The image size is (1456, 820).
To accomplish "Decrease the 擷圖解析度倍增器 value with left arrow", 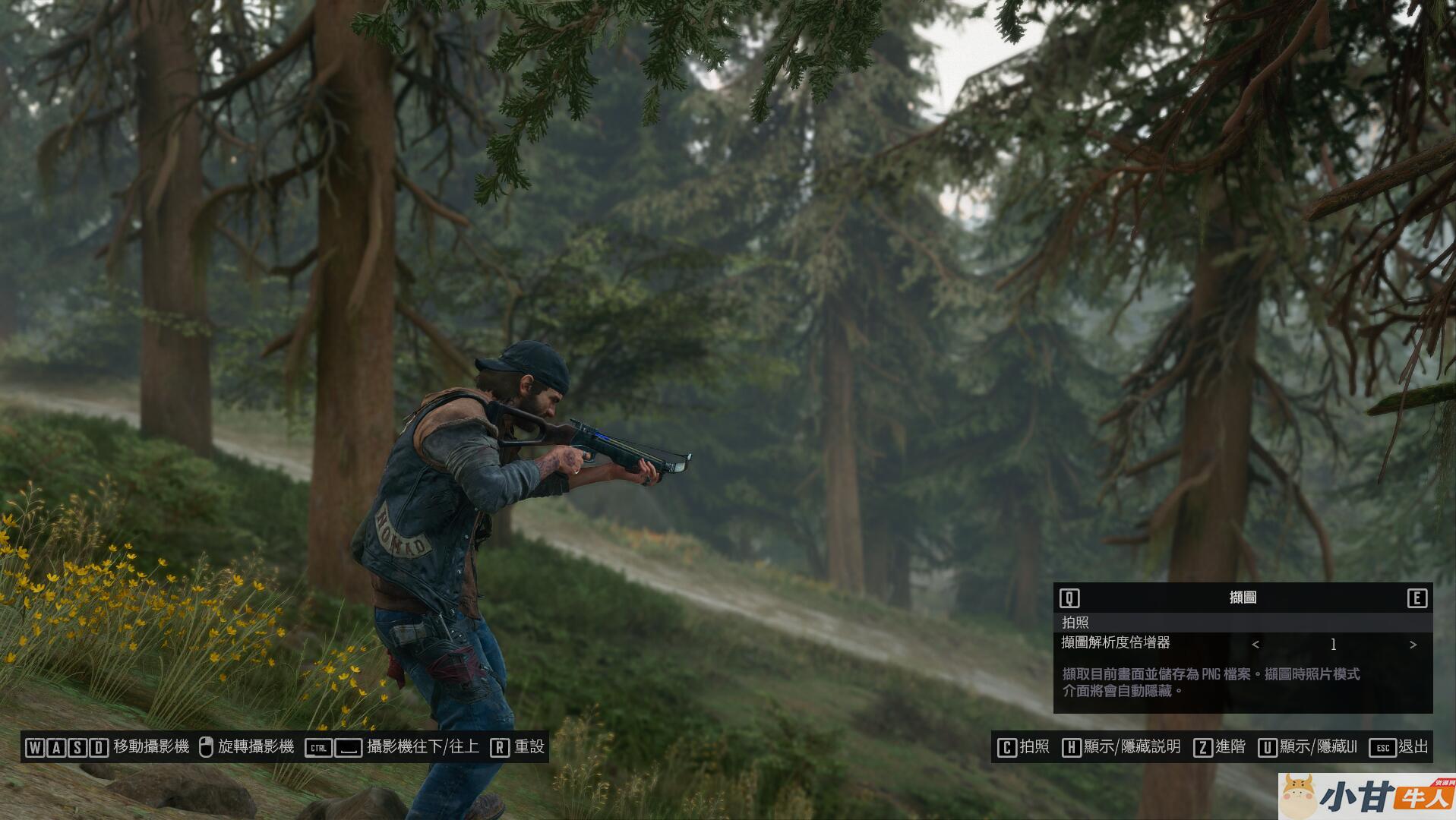I will point(1255,645).
